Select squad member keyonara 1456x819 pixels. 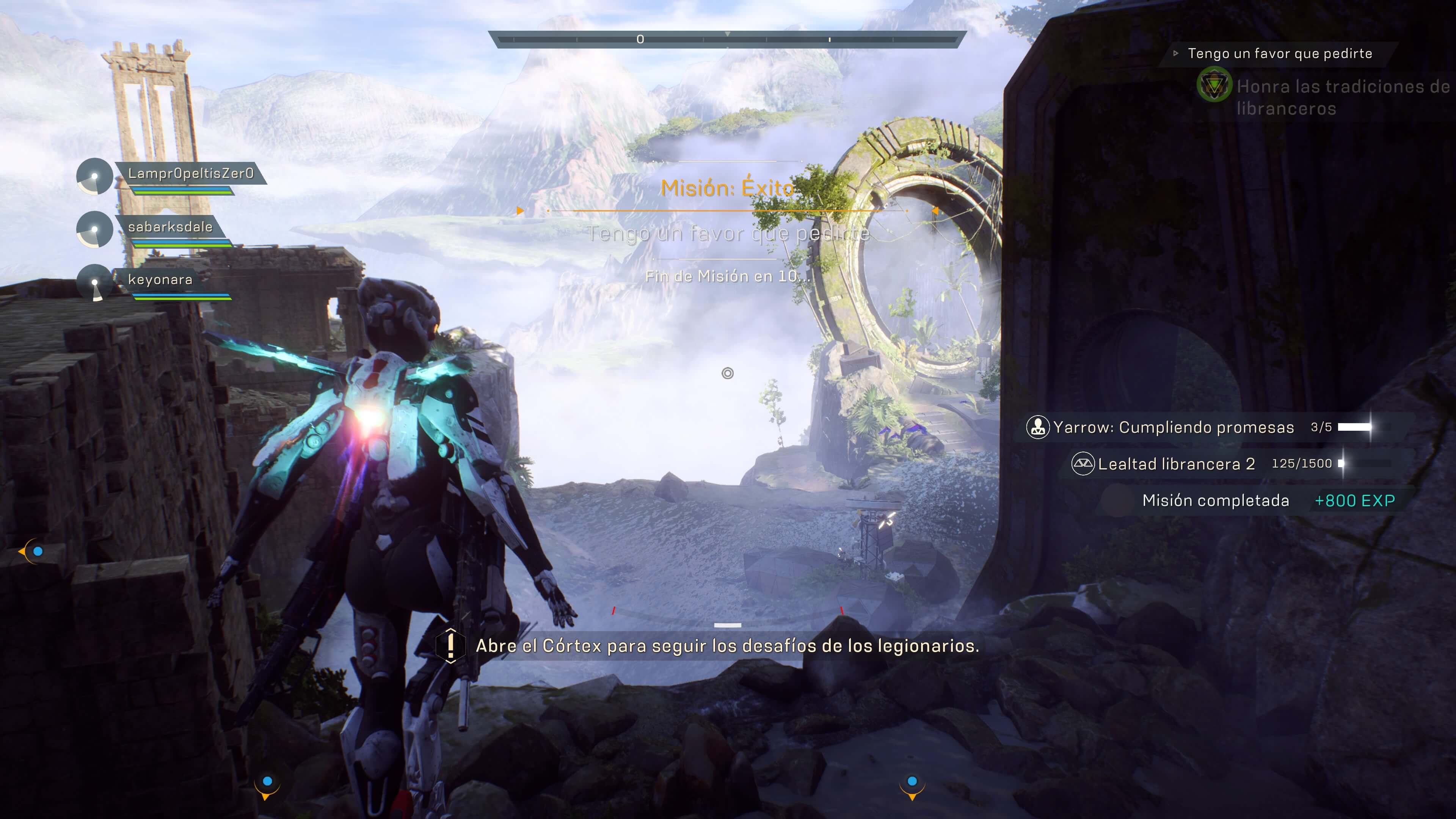160,279
